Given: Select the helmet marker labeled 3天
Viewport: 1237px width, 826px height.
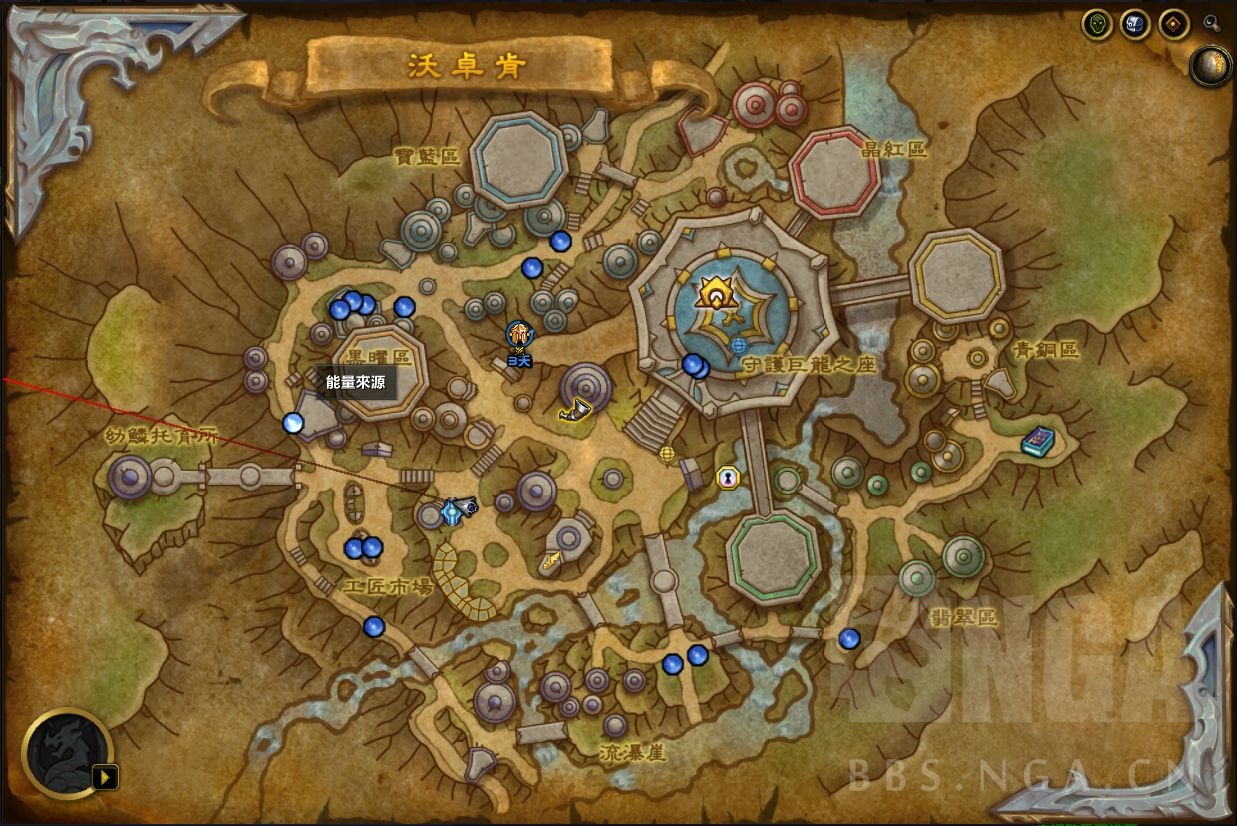Looking at the screenshot, I should click(x=518, y=335).
